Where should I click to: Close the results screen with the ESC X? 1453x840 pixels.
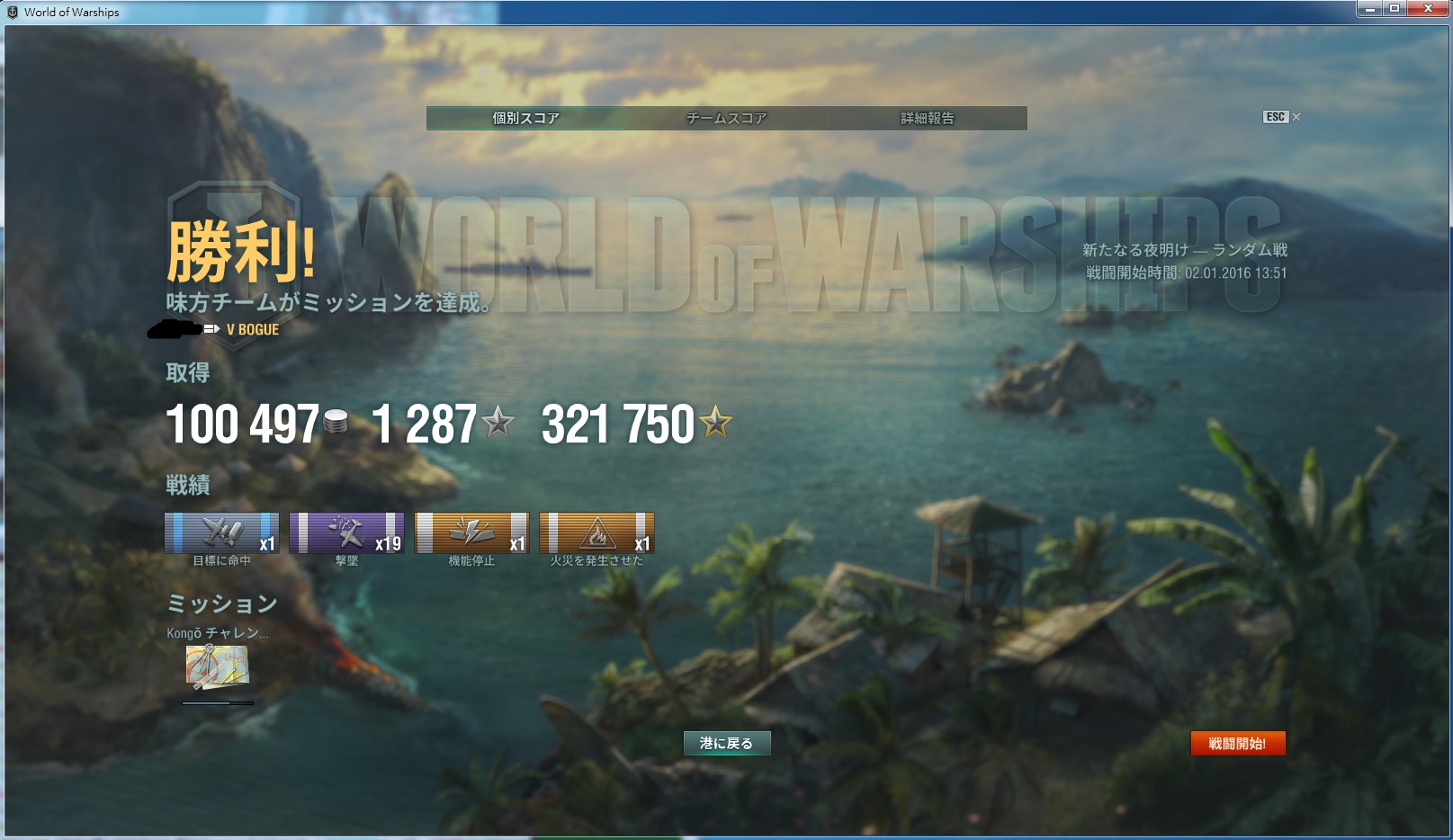pyautogui.click(x=1296, y=117)
